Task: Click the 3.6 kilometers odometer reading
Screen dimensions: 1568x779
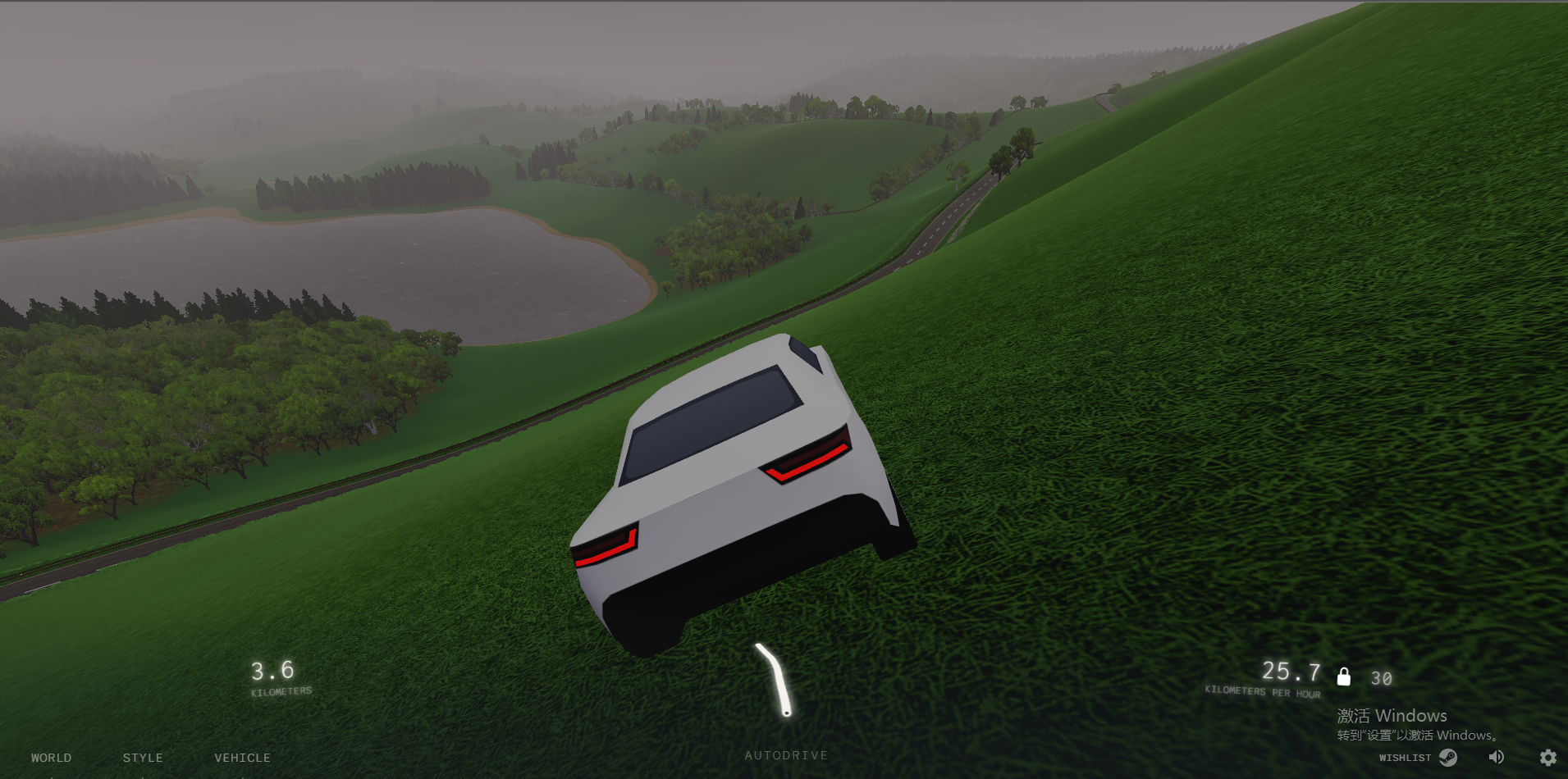Action: coord(272,671)
